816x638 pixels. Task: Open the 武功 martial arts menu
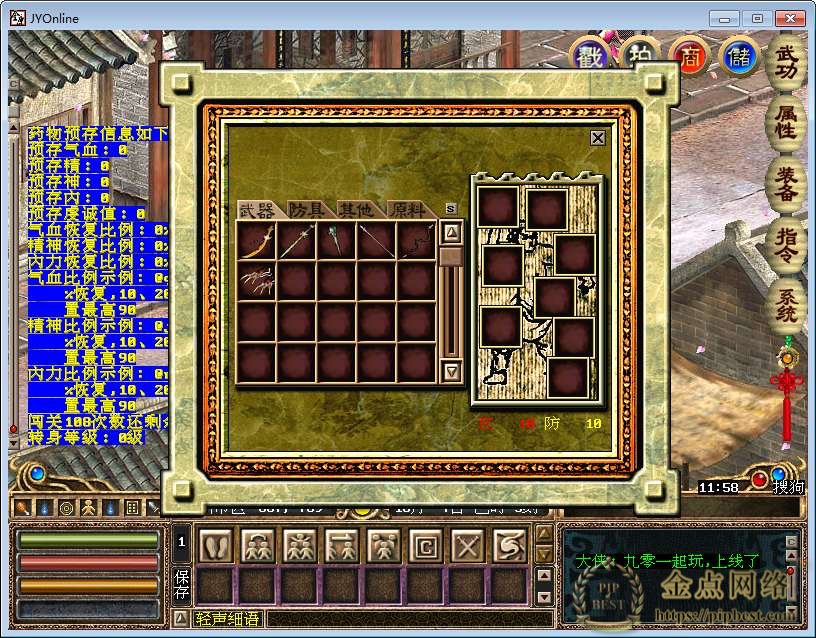click(x=787, y=63)
